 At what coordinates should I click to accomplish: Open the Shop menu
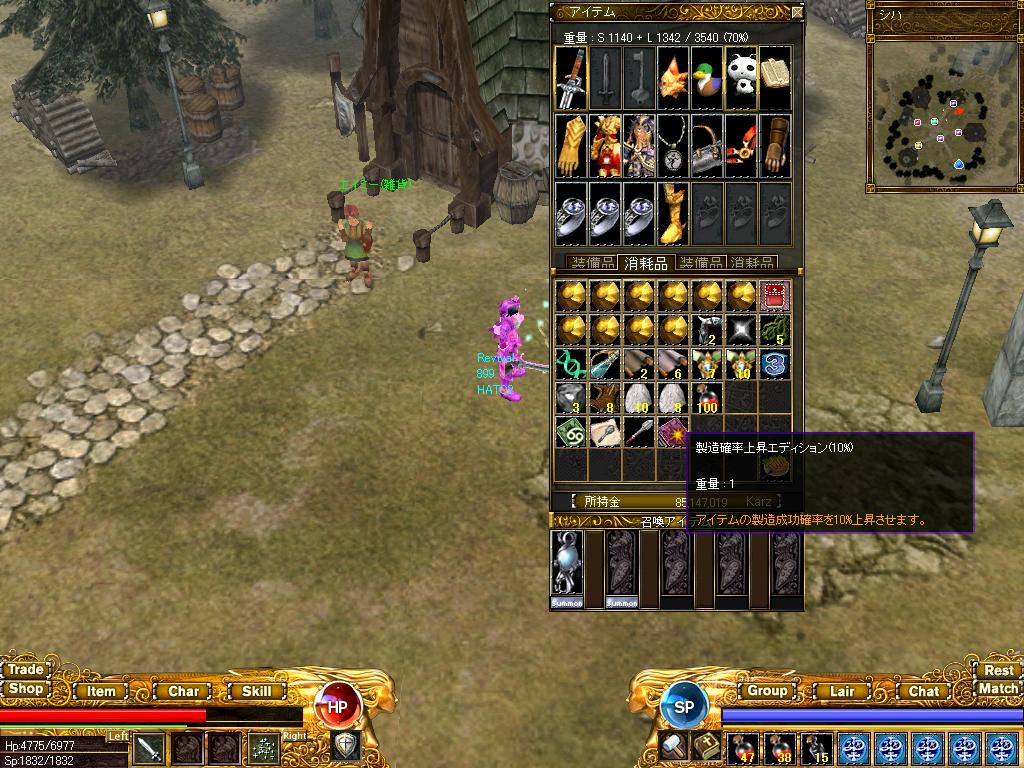pyautogui.click(x=25, y=689)
